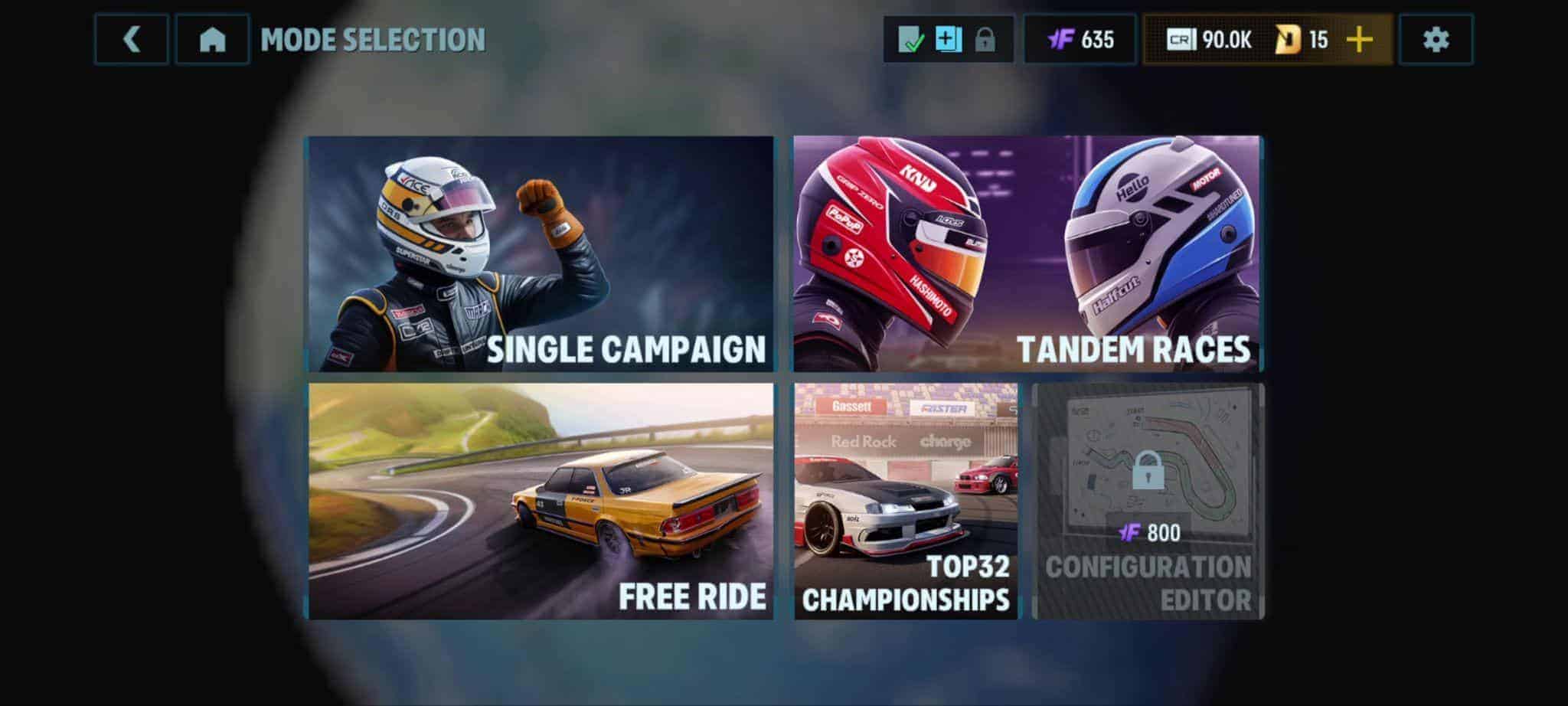
Task: Add currency with the yellow plus button
Action: click(1360, 40)
